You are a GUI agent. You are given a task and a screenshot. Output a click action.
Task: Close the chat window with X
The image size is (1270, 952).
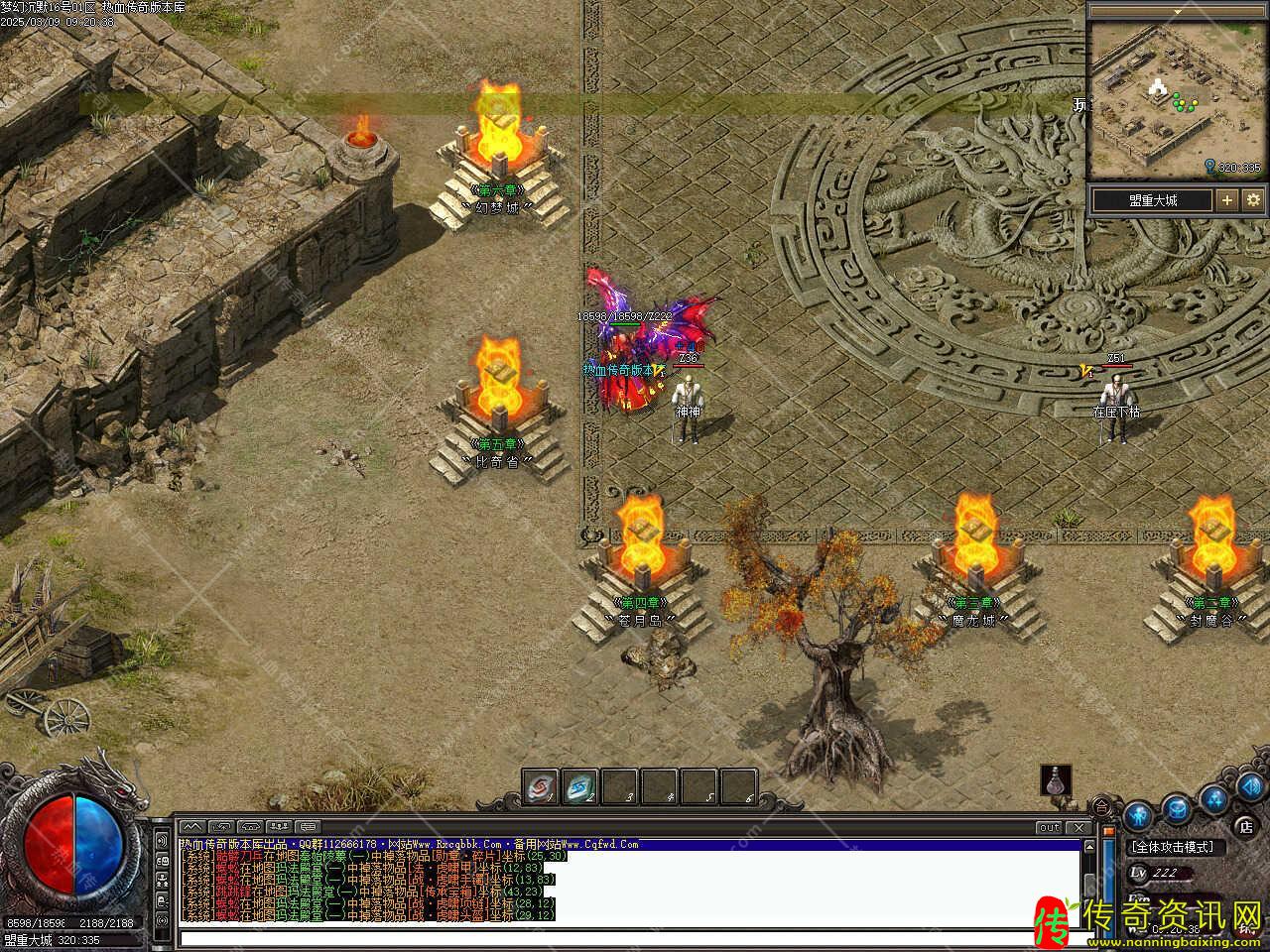click(x=1079, y=827)
